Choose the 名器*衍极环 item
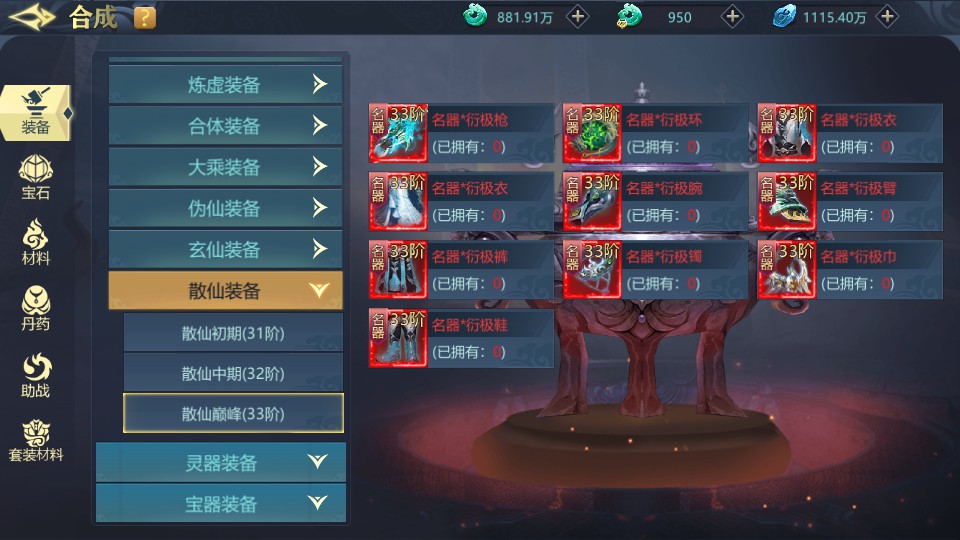Image resolution: width=960 pixels, height=540 pixels. pos(655,133)
